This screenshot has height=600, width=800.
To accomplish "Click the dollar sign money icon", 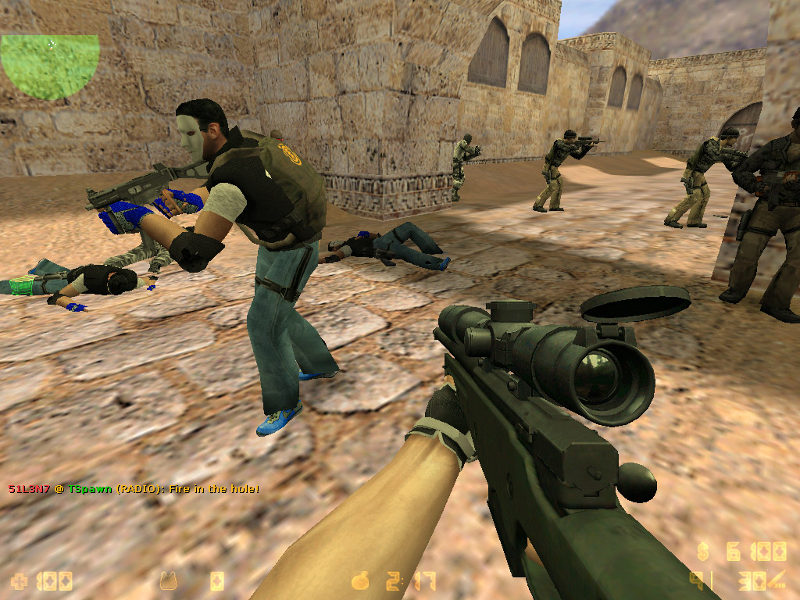I will [x=704, y=551].
